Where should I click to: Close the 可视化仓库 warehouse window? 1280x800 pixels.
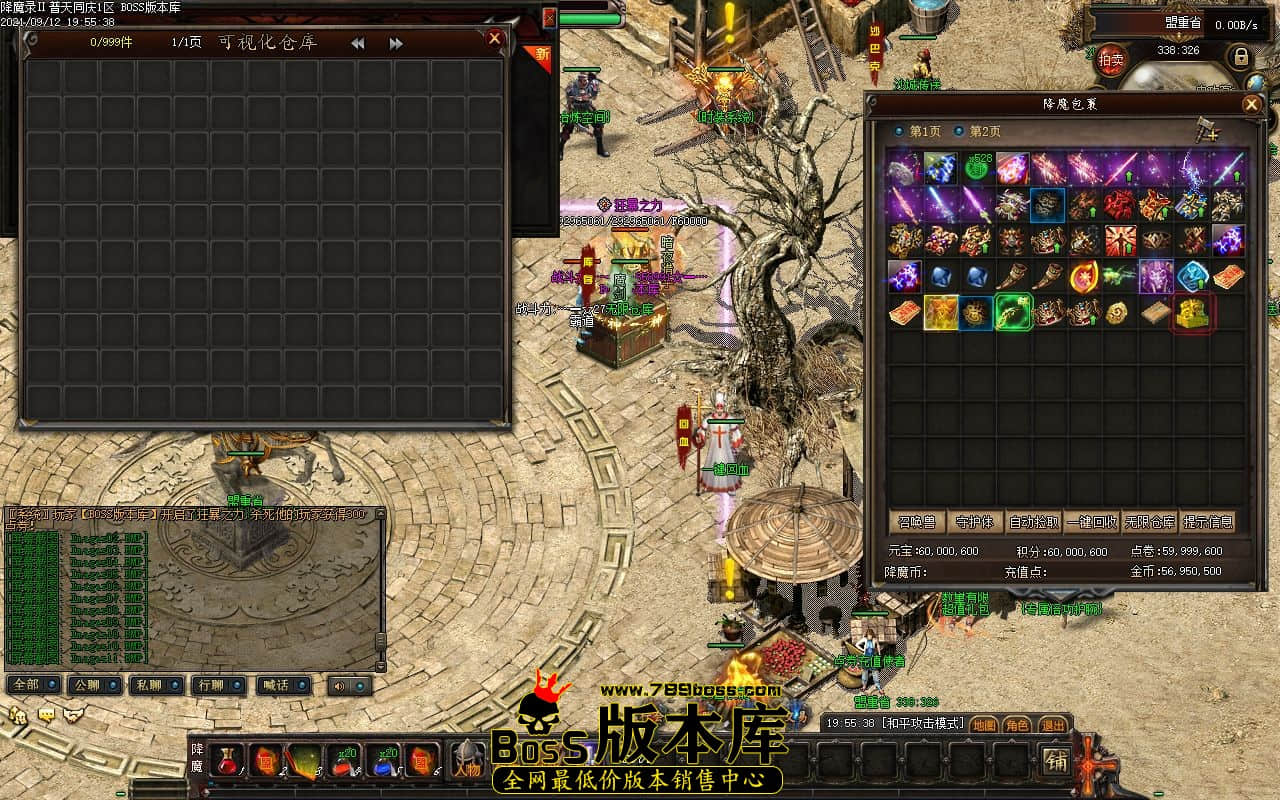pyautogui.click(x=494, y=39)
